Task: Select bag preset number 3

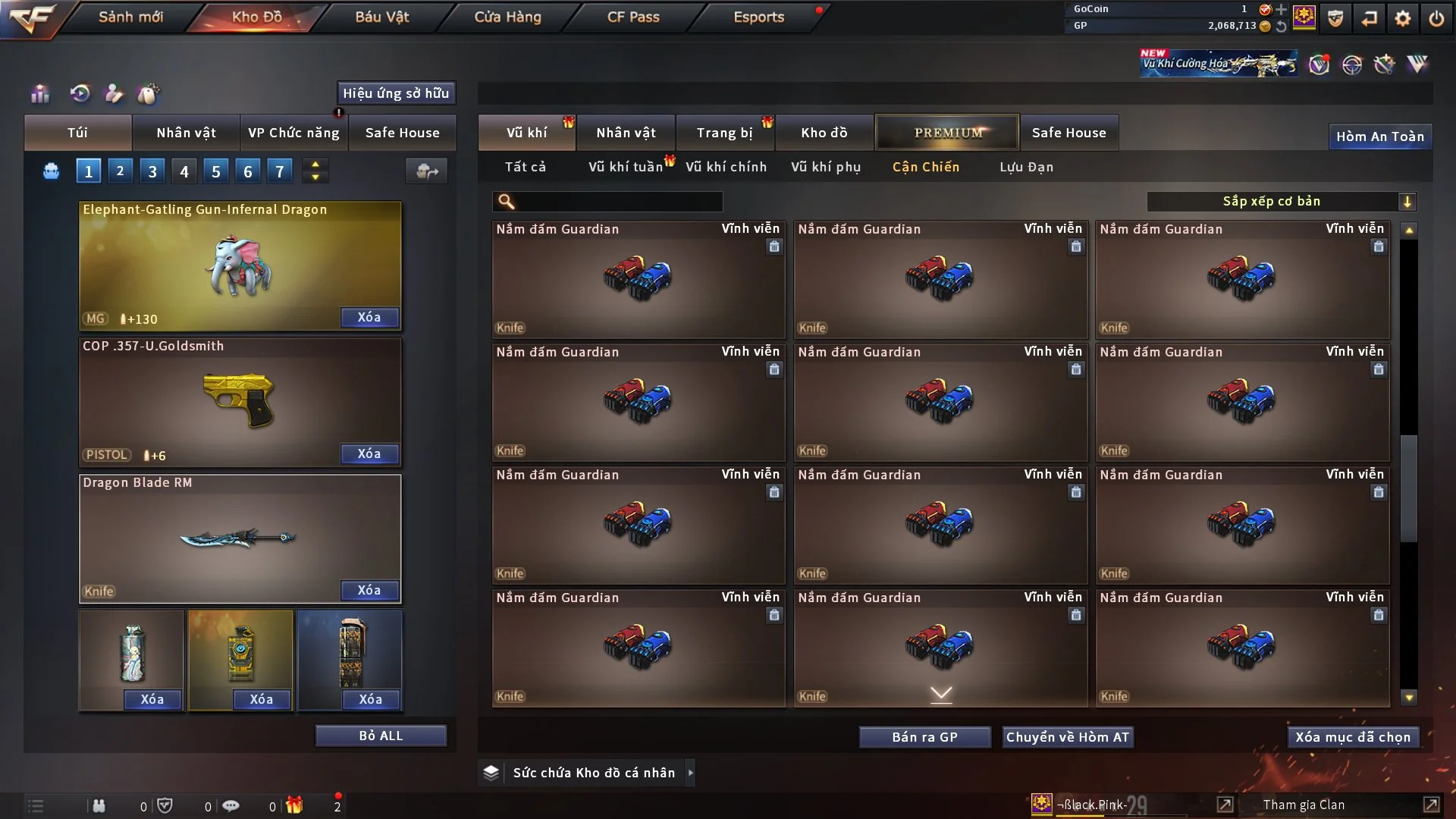Action: tap(152, 171)
